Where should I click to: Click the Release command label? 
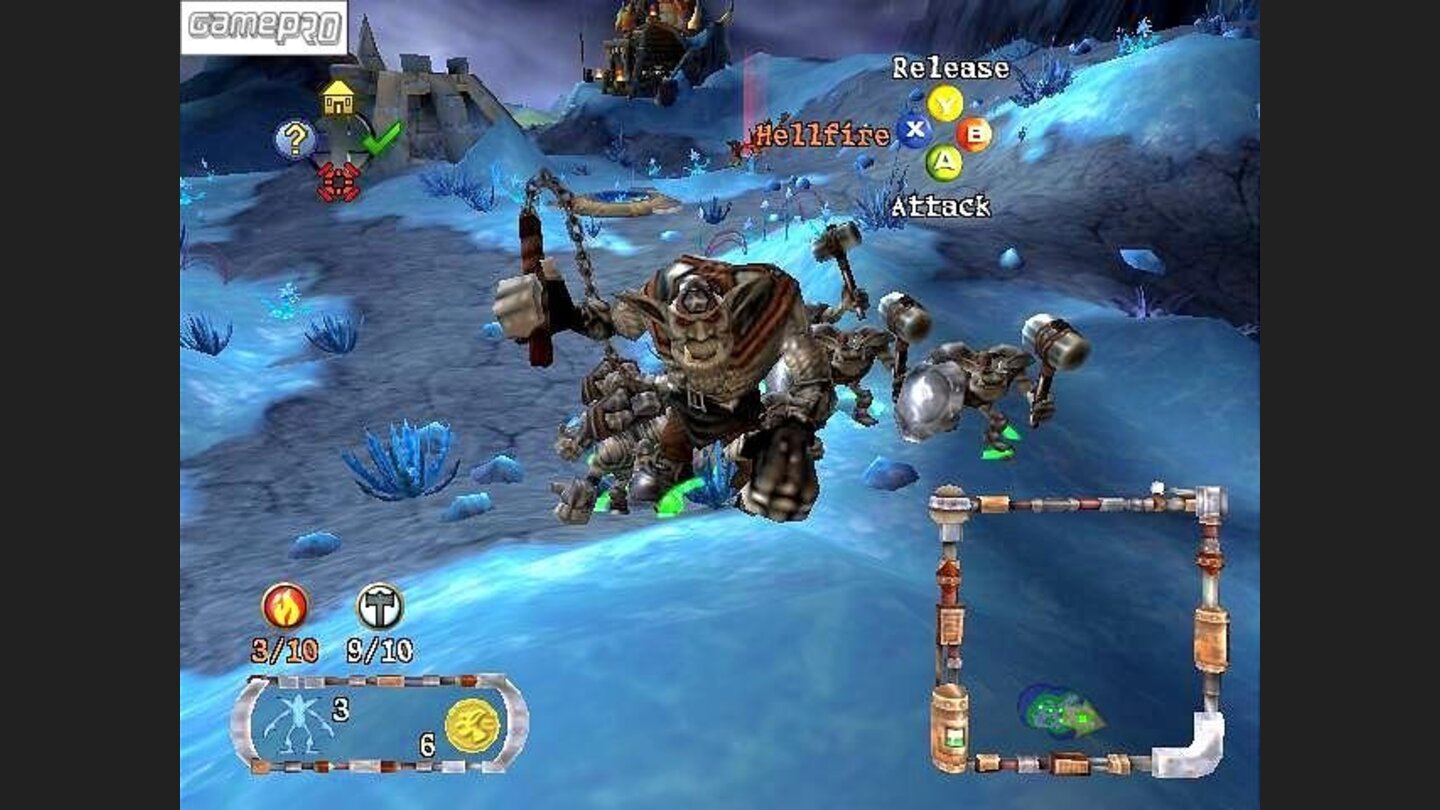(x=950, y=68)
